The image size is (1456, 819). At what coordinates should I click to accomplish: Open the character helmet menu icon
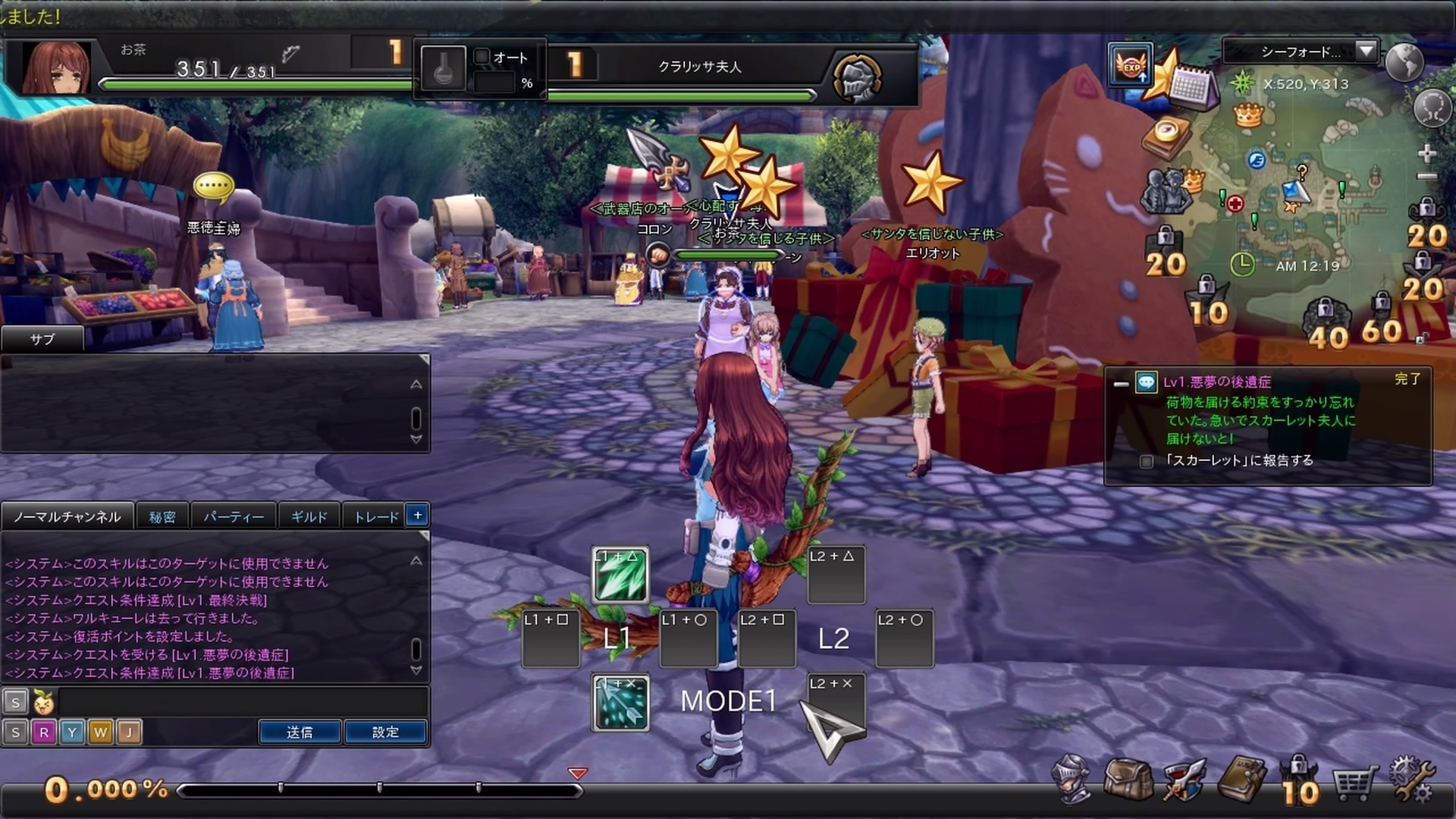1072,779
